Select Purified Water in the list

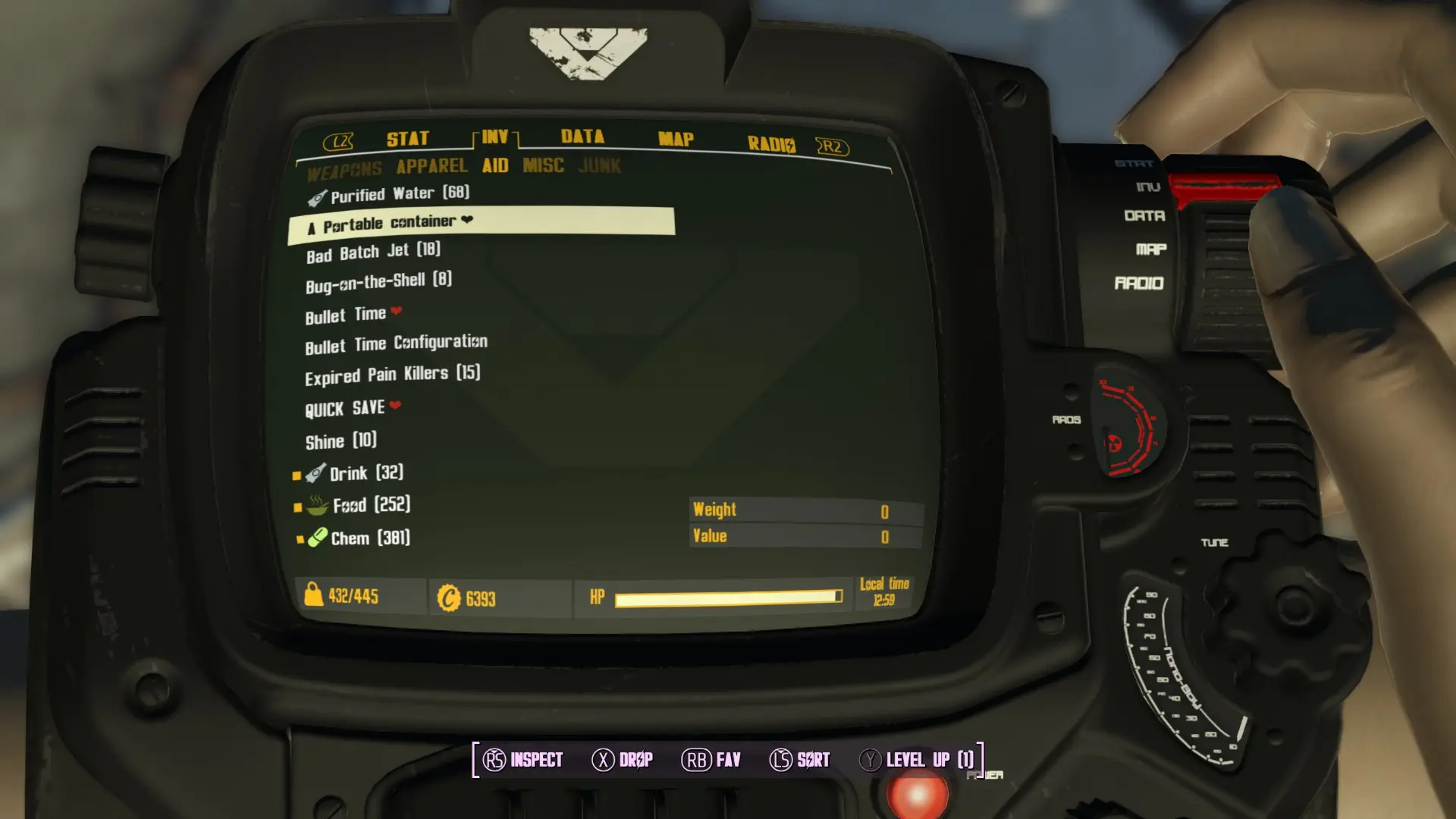click(x=400, y=195)
